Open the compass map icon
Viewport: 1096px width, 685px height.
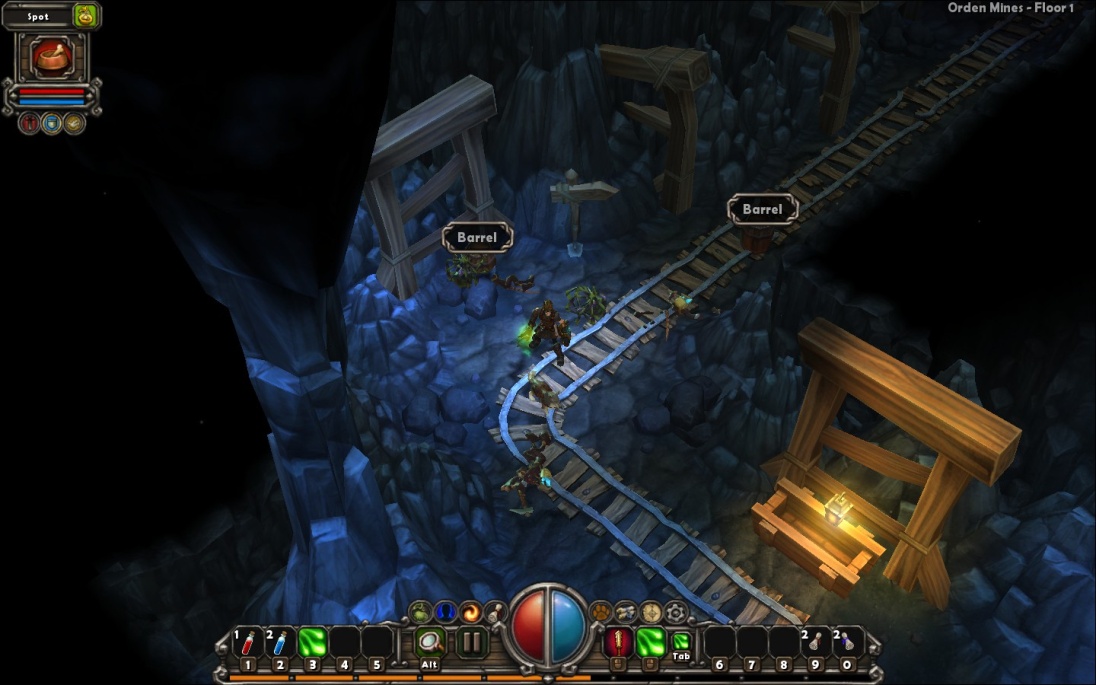coord(652,612)
